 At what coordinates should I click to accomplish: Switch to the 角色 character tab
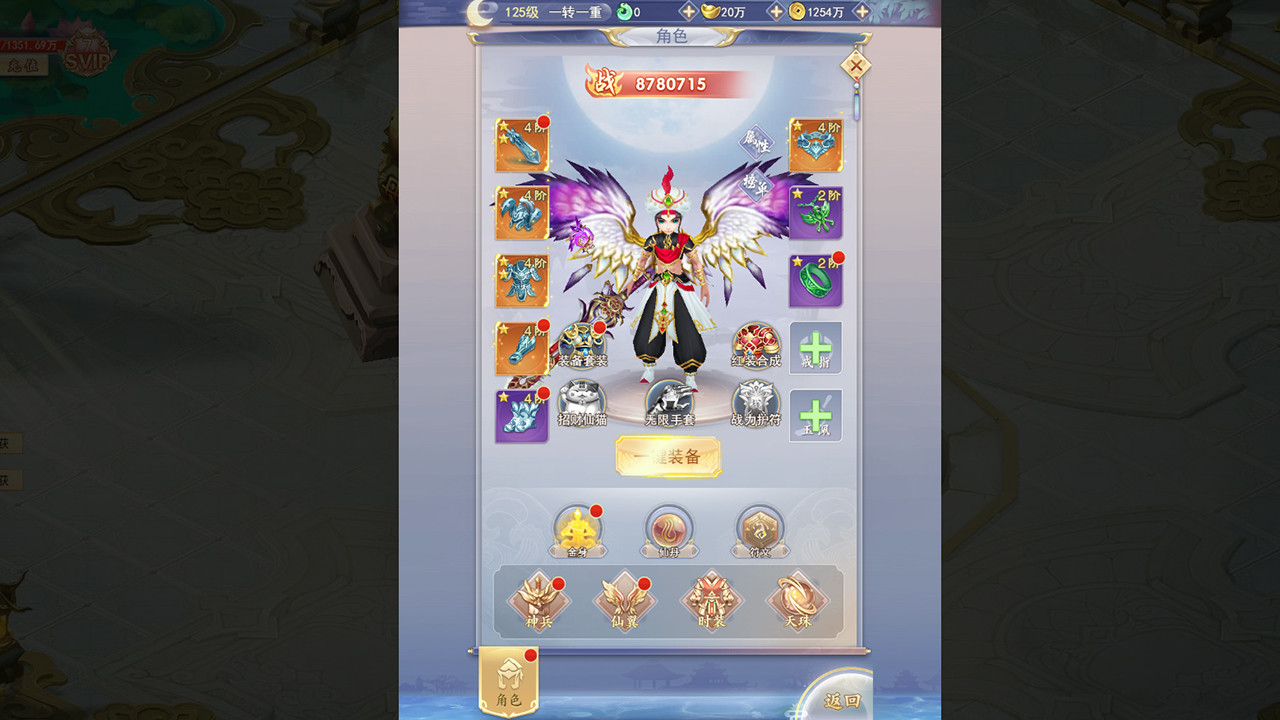pos(508,680)
